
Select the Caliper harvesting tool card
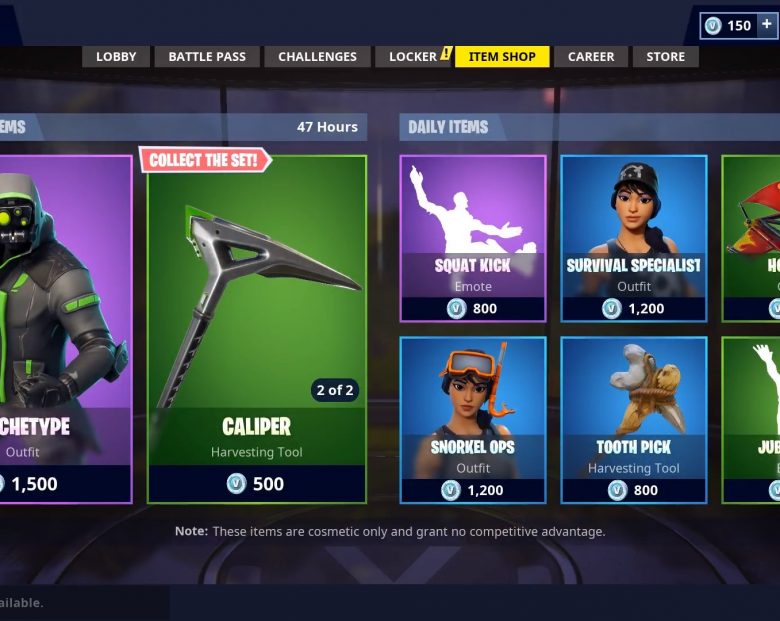tap(257, 329)
